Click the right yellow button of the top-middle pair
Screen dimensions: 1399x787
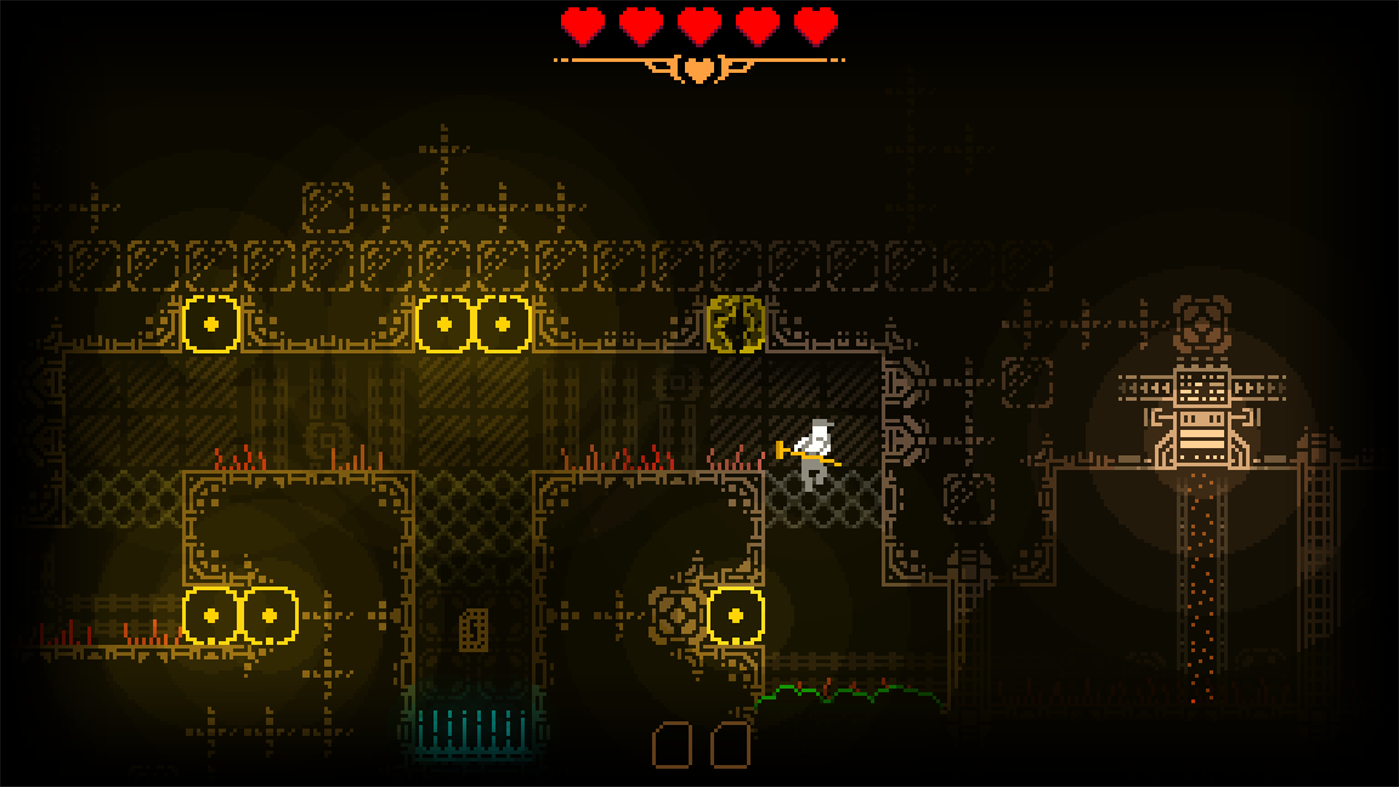point(502,323)
